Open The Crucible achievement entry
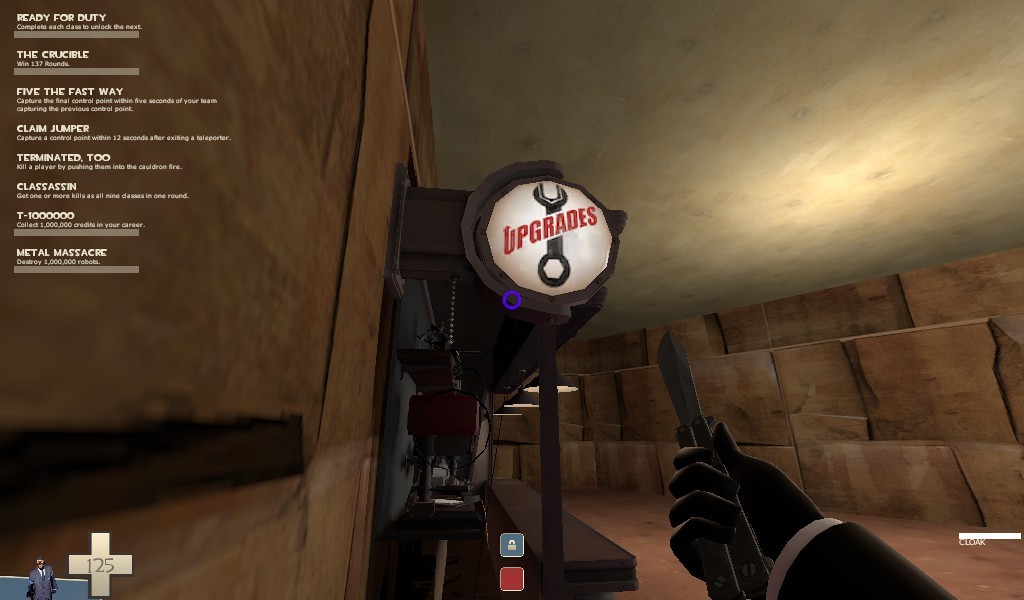 [53, 55]
